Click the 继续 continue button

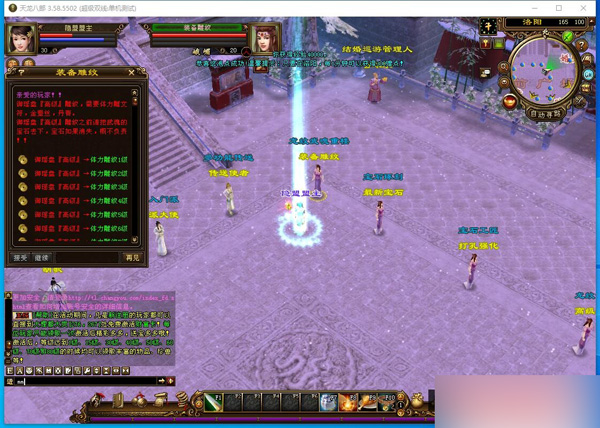click(x=41, y=257)
